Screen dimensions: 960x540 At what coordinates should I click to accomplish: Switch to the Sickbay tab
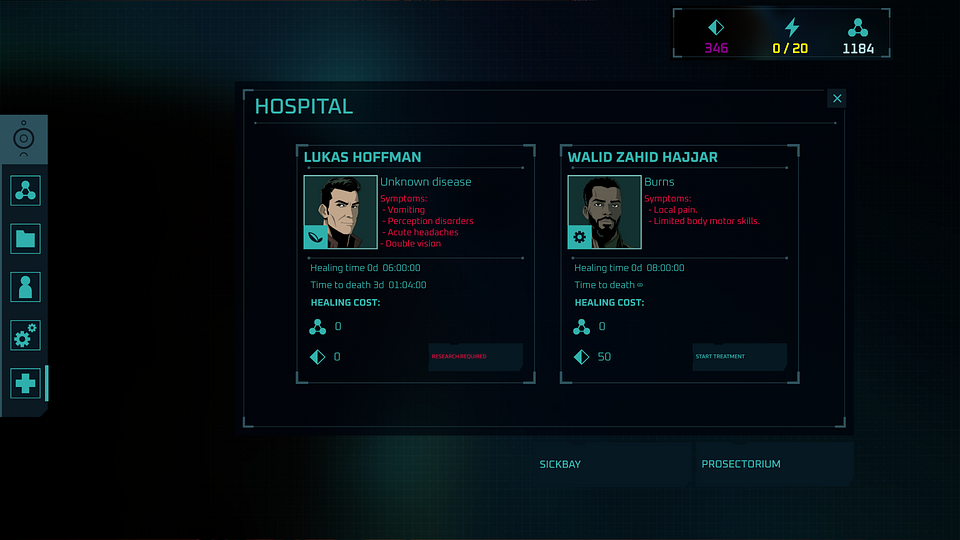pyautogui.click(x=560, y=465)
